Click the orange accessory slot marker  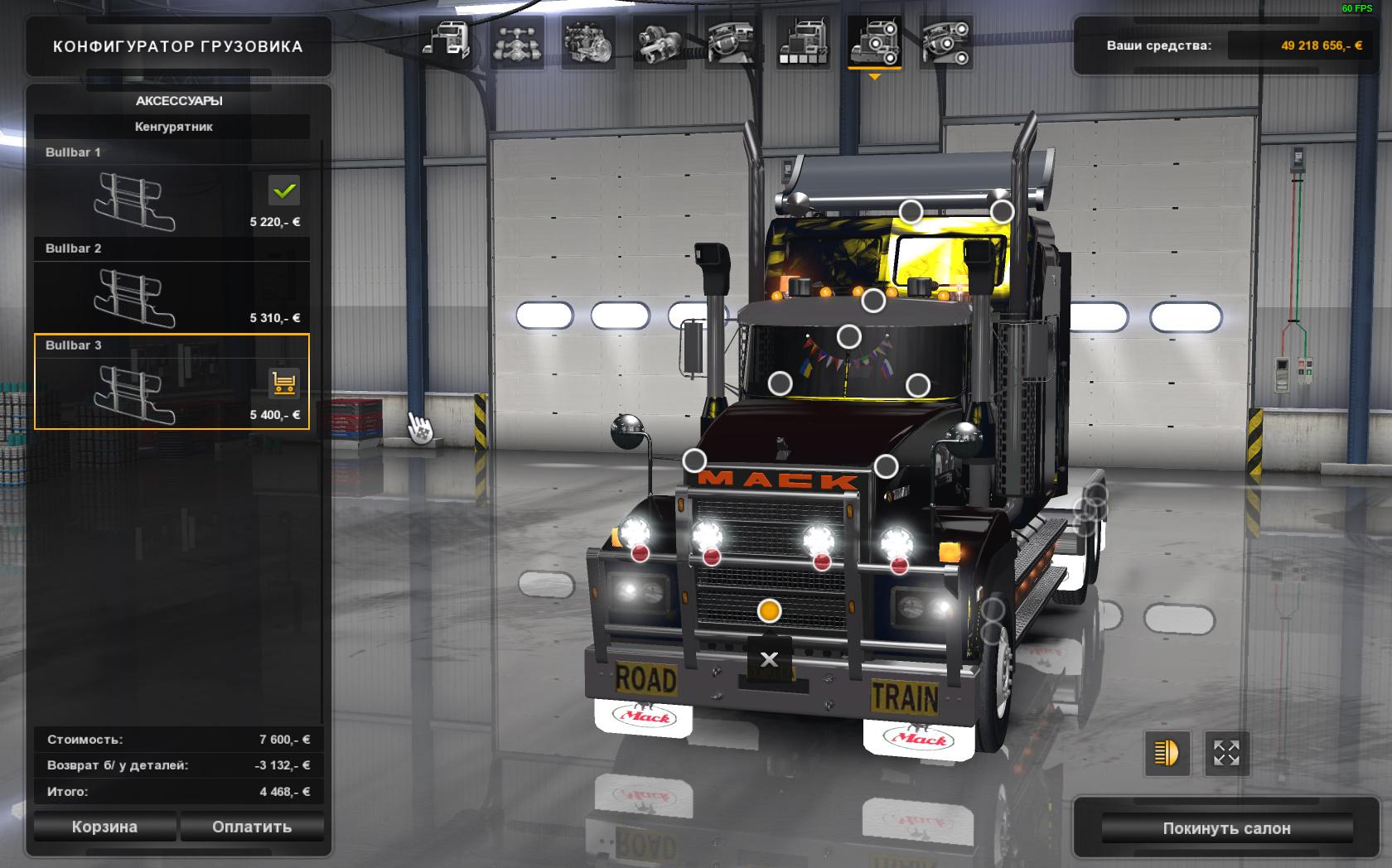pos(769,611)
